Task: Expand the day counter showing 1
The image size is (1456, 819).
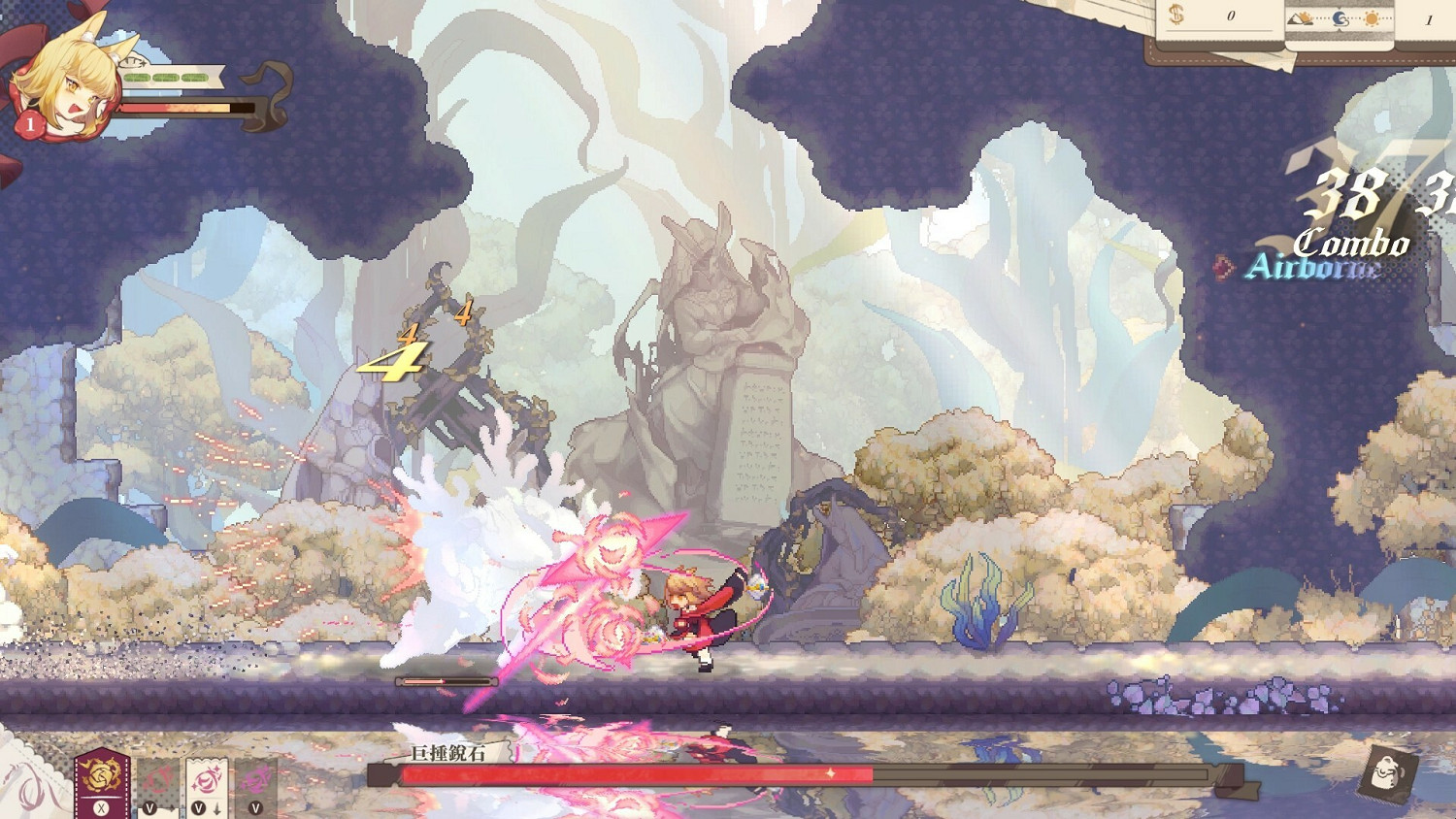Action: (x=1429, y=19)
